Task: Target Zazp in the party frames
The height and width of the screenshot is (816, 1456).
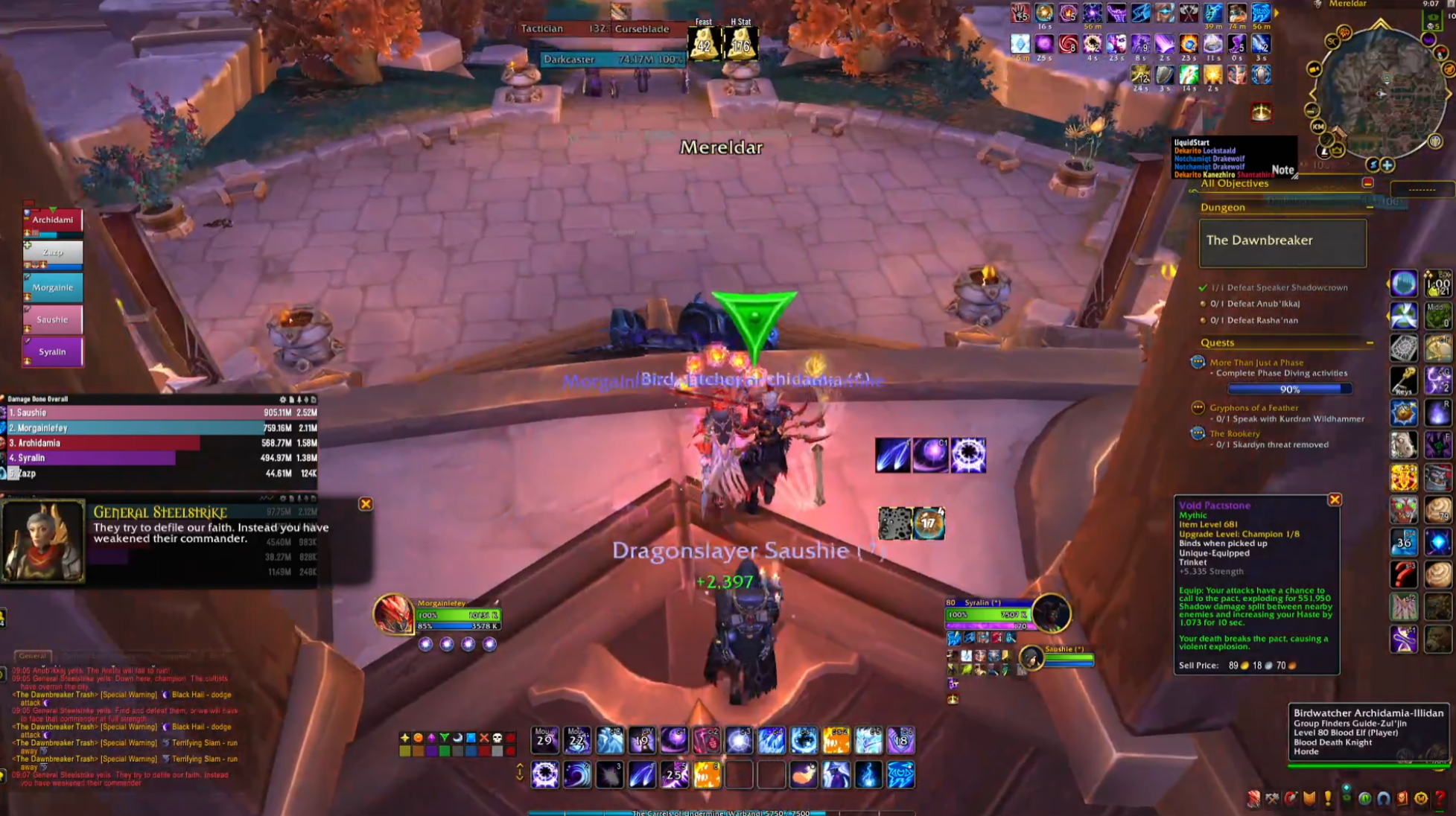Action: 52,252
